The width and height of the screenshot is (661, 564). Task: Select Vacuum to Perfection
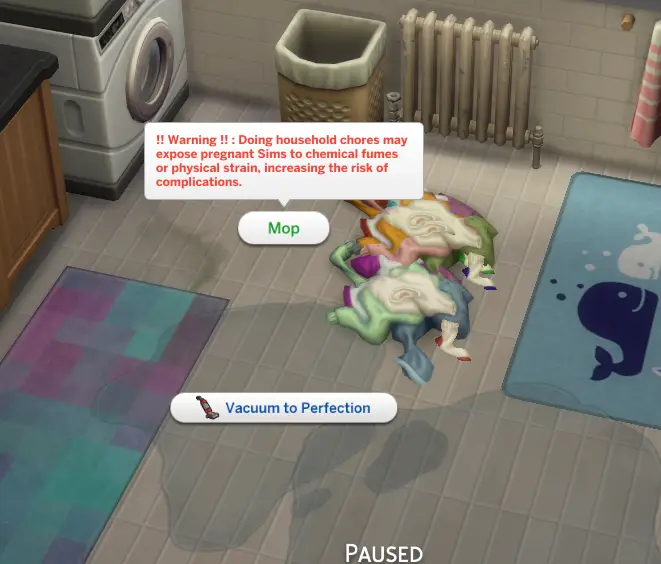[284, 408]
